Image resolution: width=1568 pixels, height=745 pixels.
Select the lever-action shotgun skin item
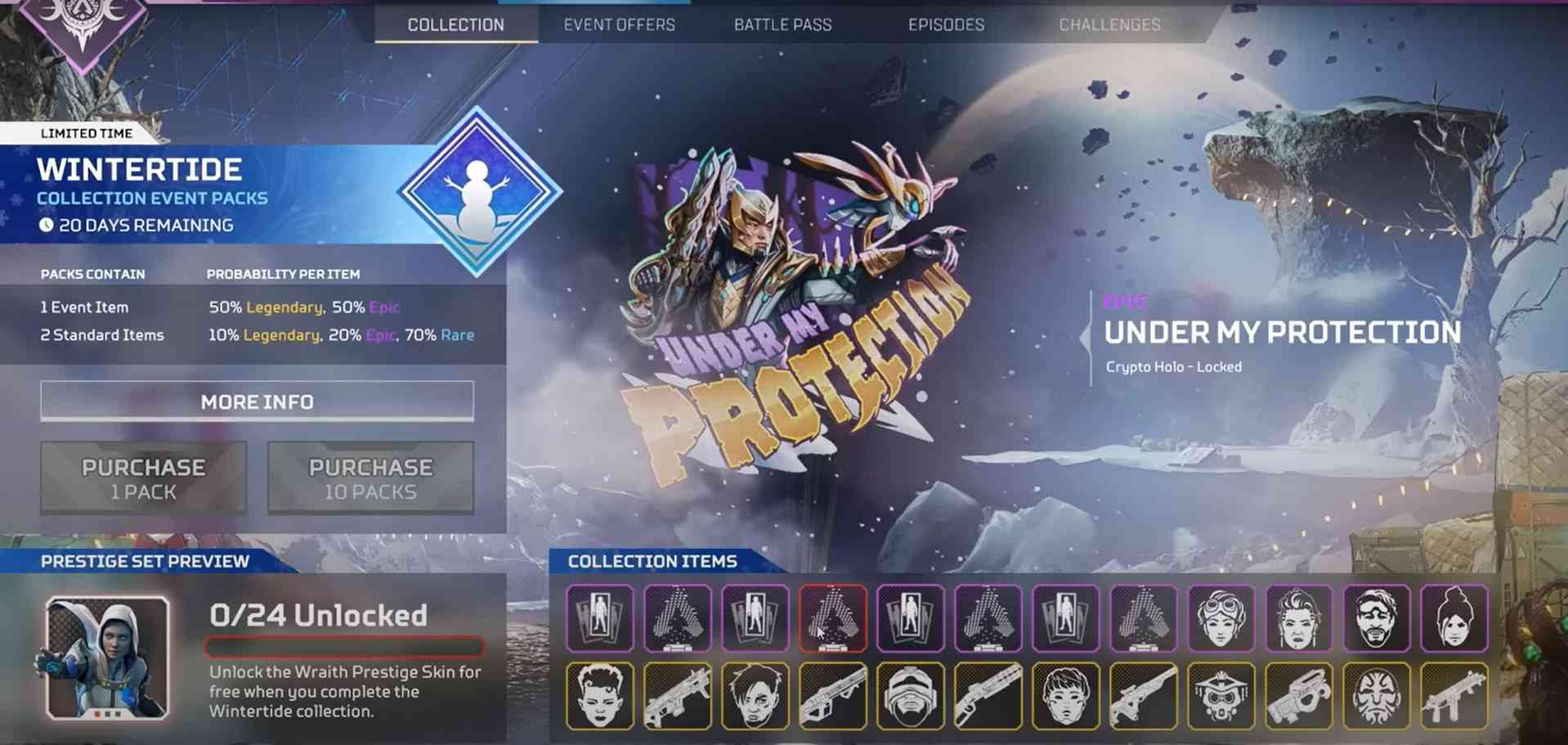988,696
